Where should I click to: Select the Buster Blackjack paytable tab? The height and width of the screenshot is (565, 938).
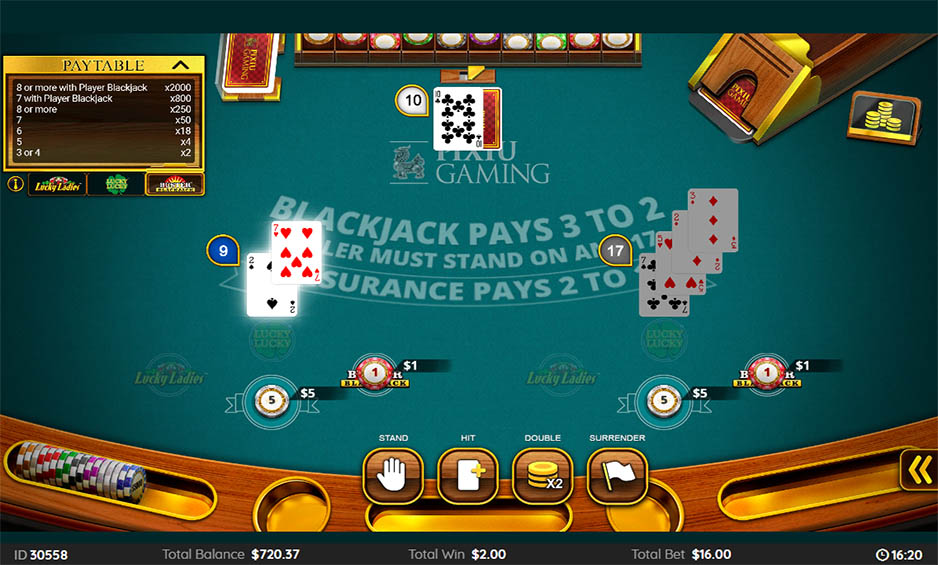174,184
